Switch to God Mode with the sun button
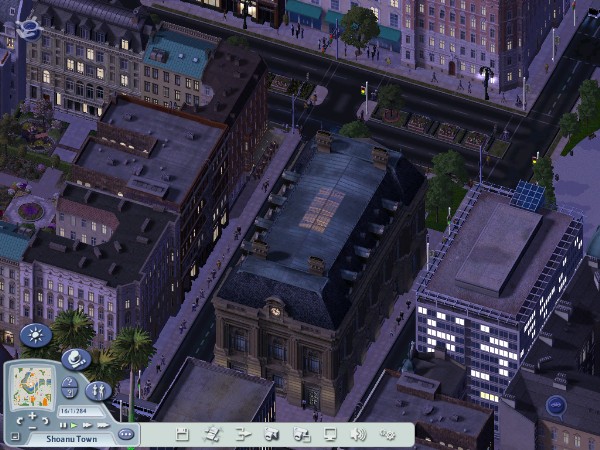The image size is (600, 450). [x=36, y=336]
